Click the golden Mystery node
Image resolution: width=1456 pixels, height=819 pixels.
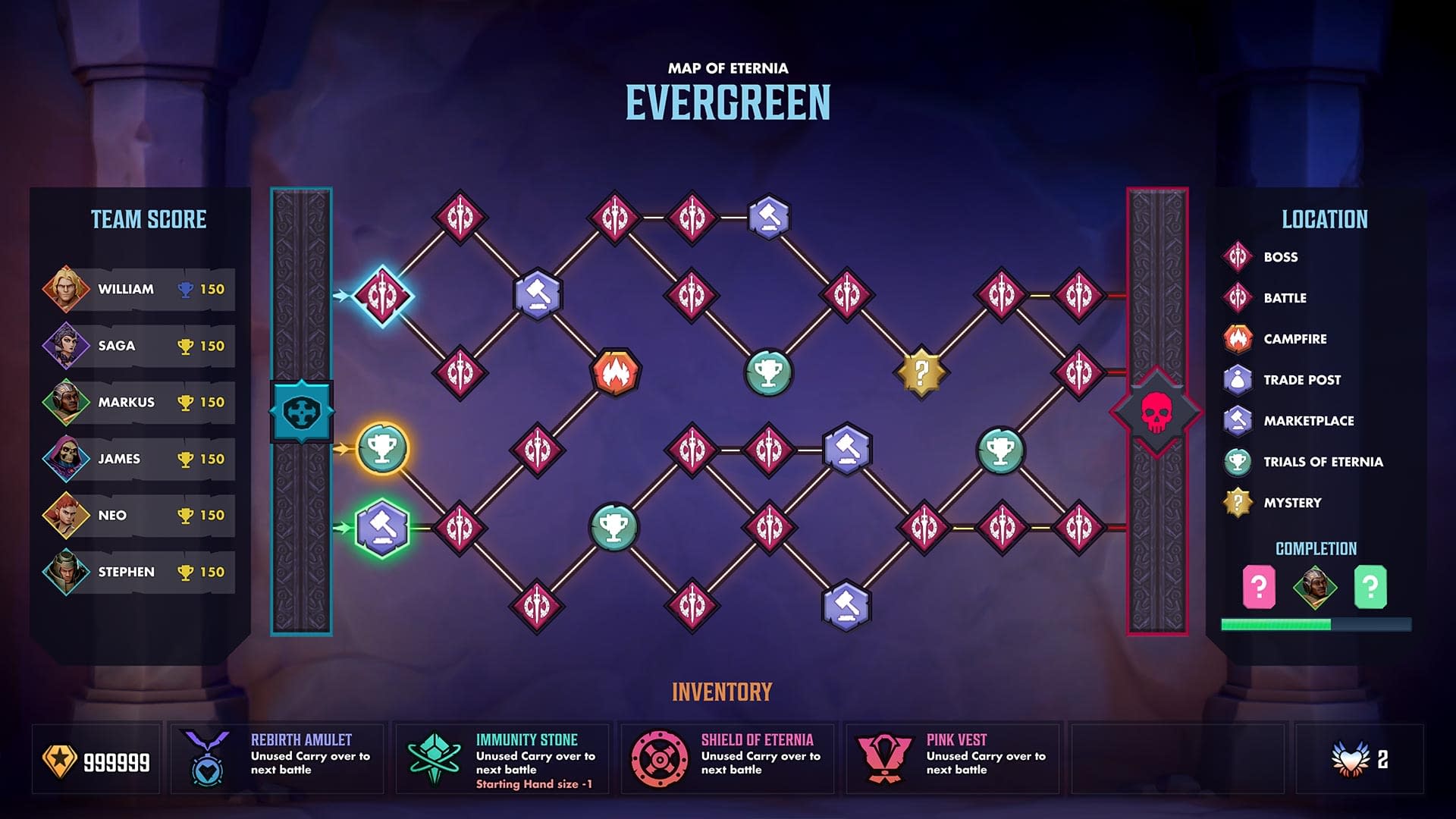point(921,372)
